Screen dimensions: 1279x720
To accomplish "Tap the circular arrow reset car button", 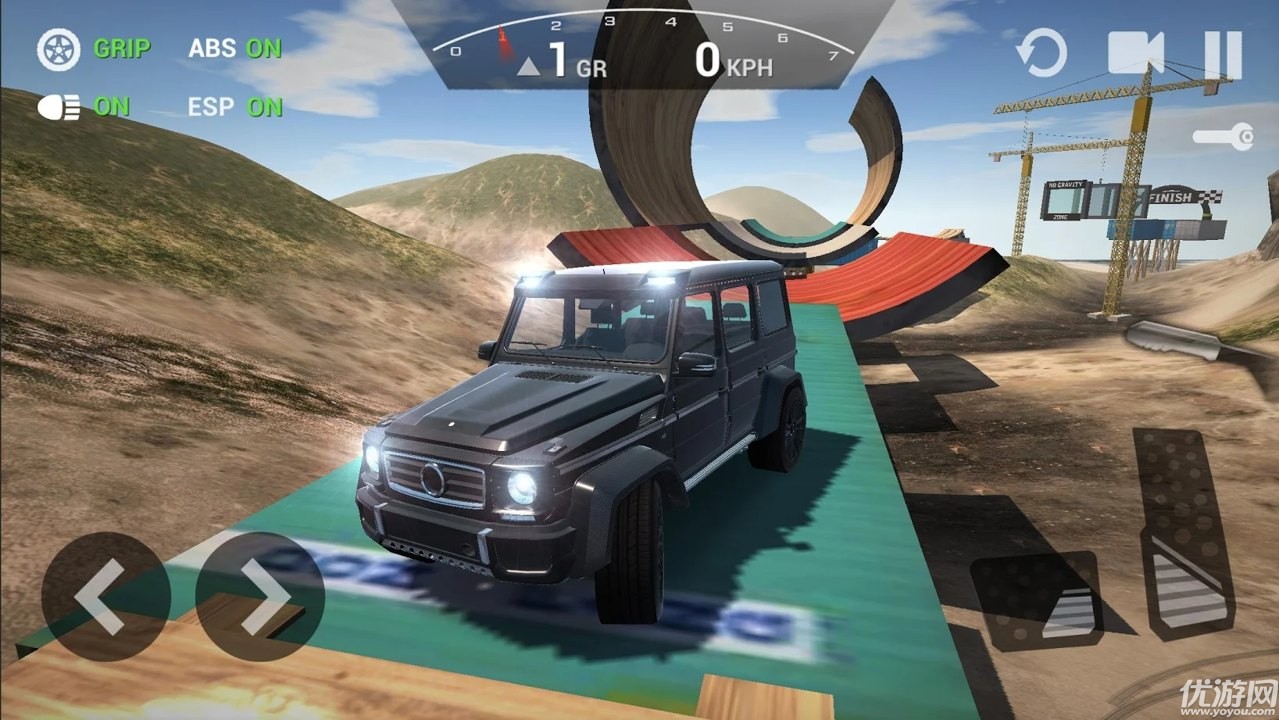I will pyautogui.click(x=1041, y=53).
